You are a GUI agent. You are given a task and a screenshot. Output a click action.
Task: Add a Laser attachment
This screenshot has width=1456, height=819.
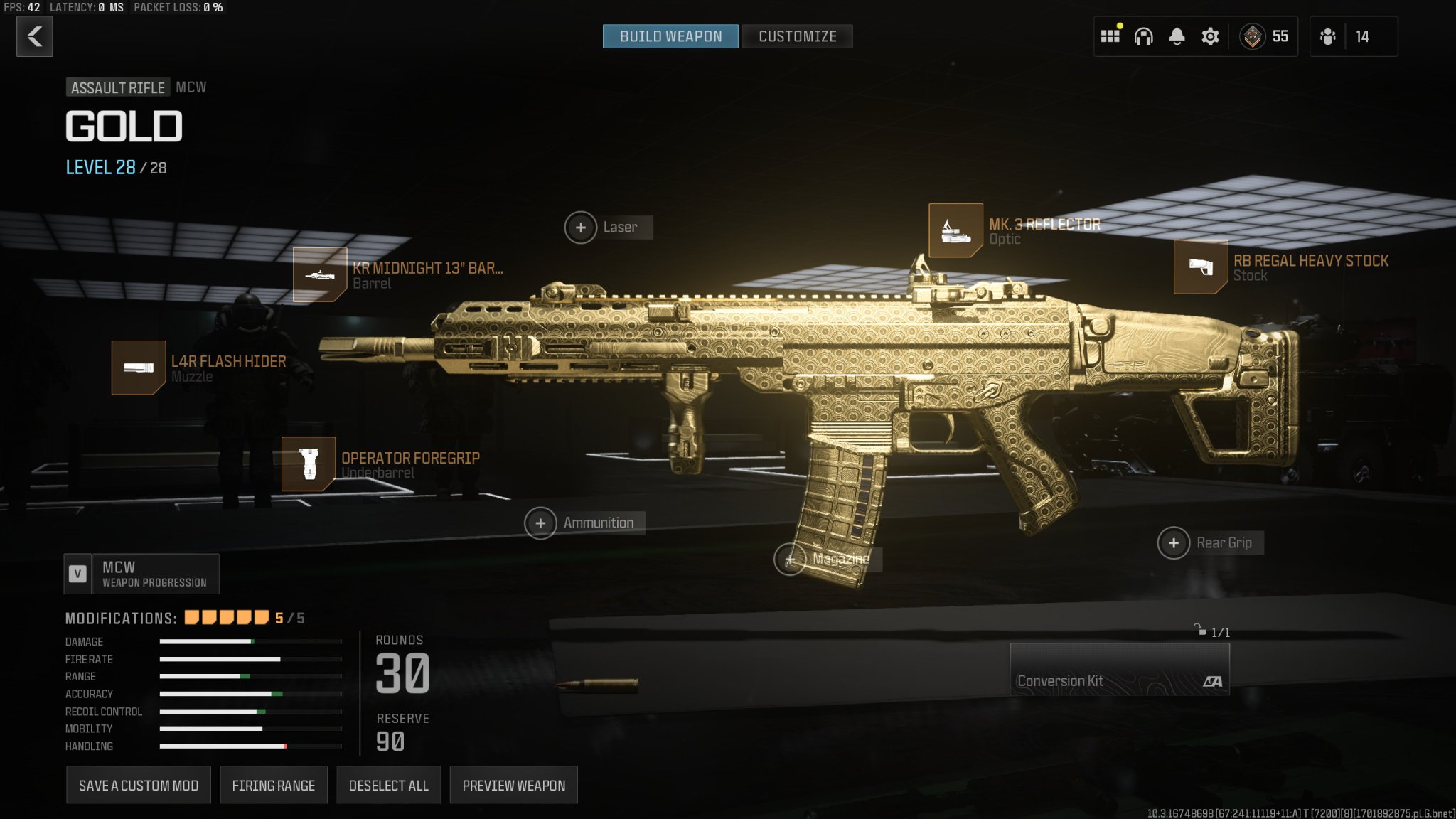tap(582, 227)
